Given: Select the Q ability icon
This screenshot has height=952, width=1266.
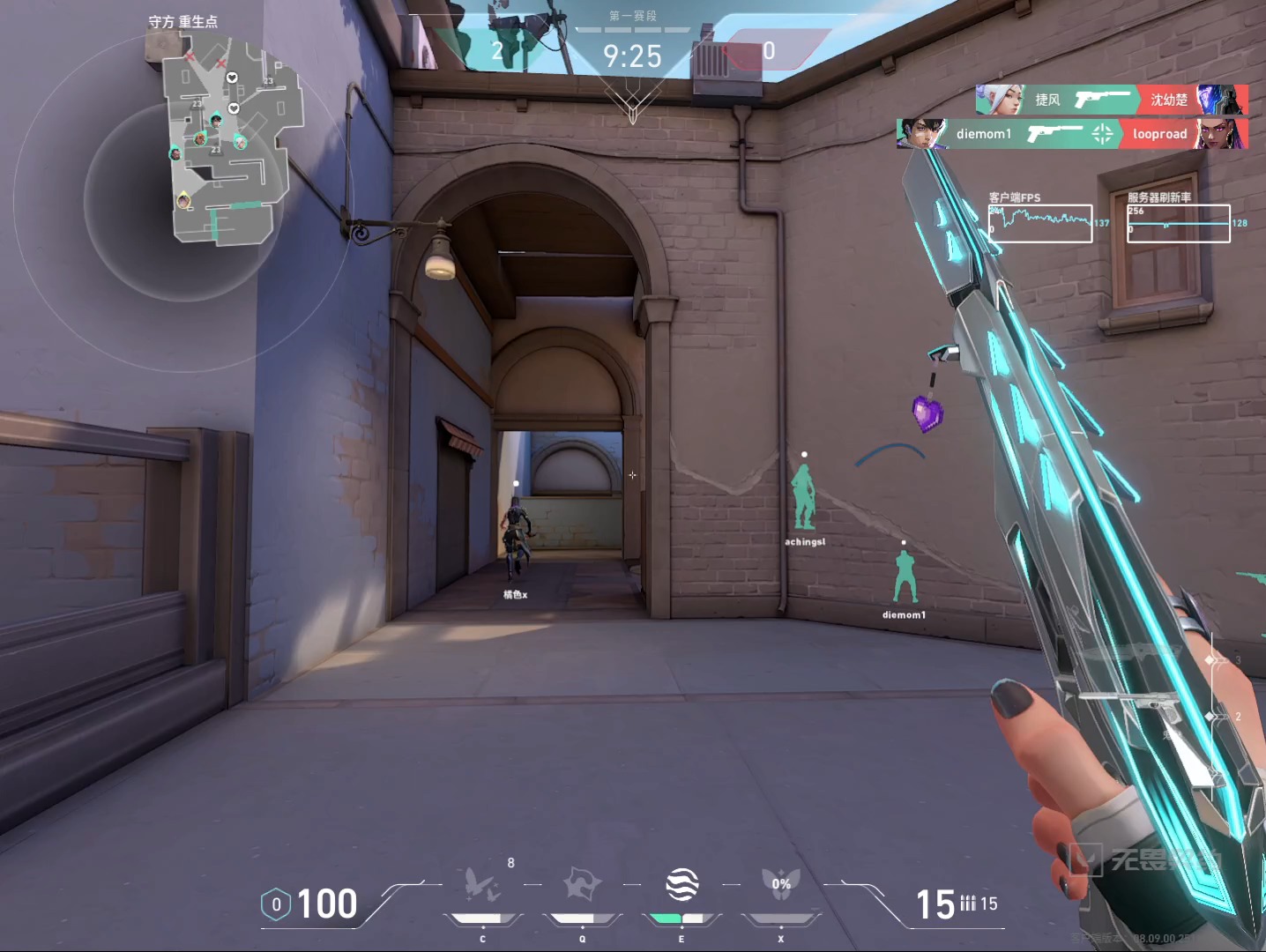Looking at the screenshot, I should pos(582,884).
